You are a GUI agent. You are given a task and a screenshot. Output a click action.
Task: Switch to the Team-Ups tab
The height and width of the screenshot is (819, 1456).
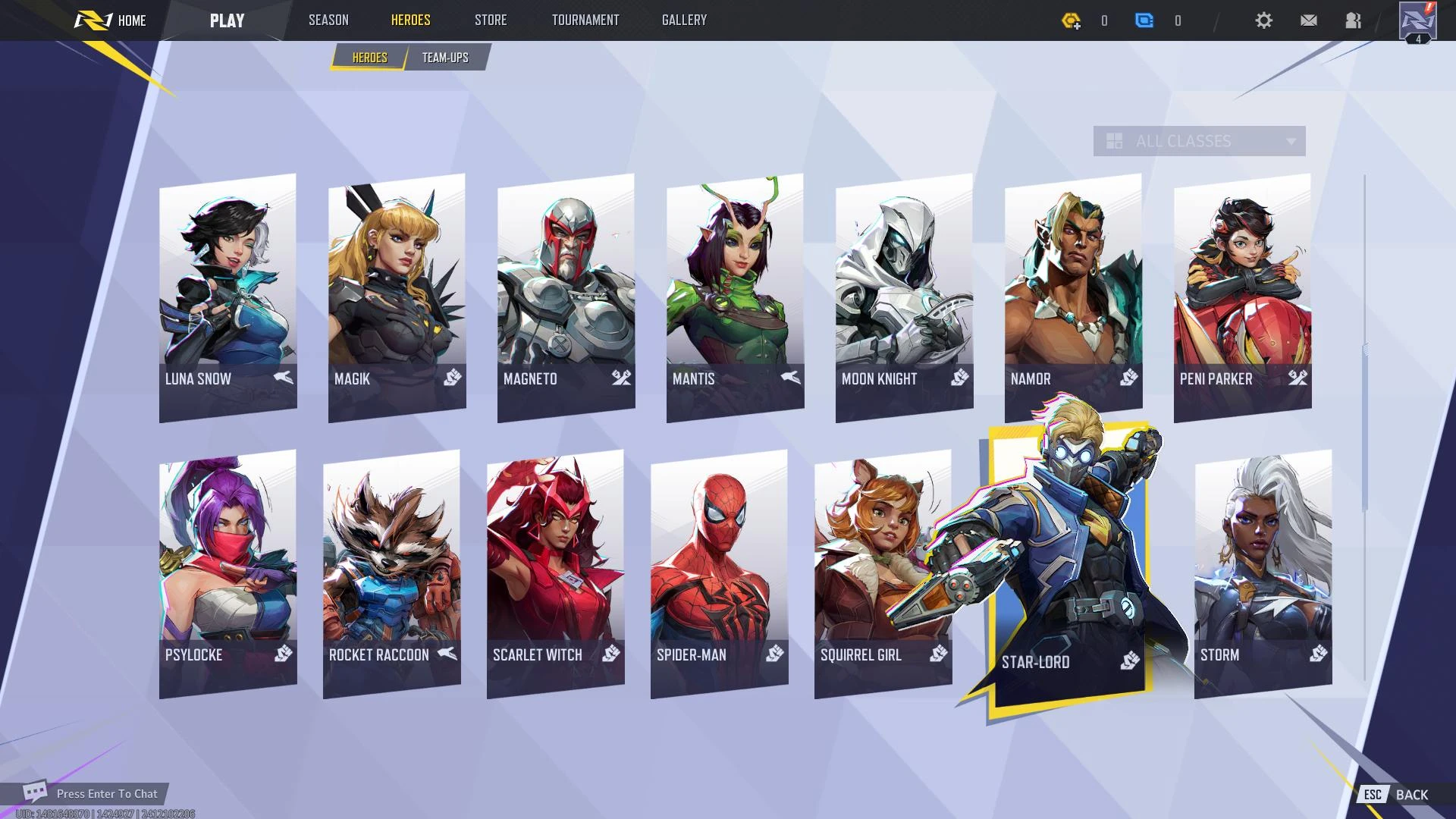pos(445,57)
